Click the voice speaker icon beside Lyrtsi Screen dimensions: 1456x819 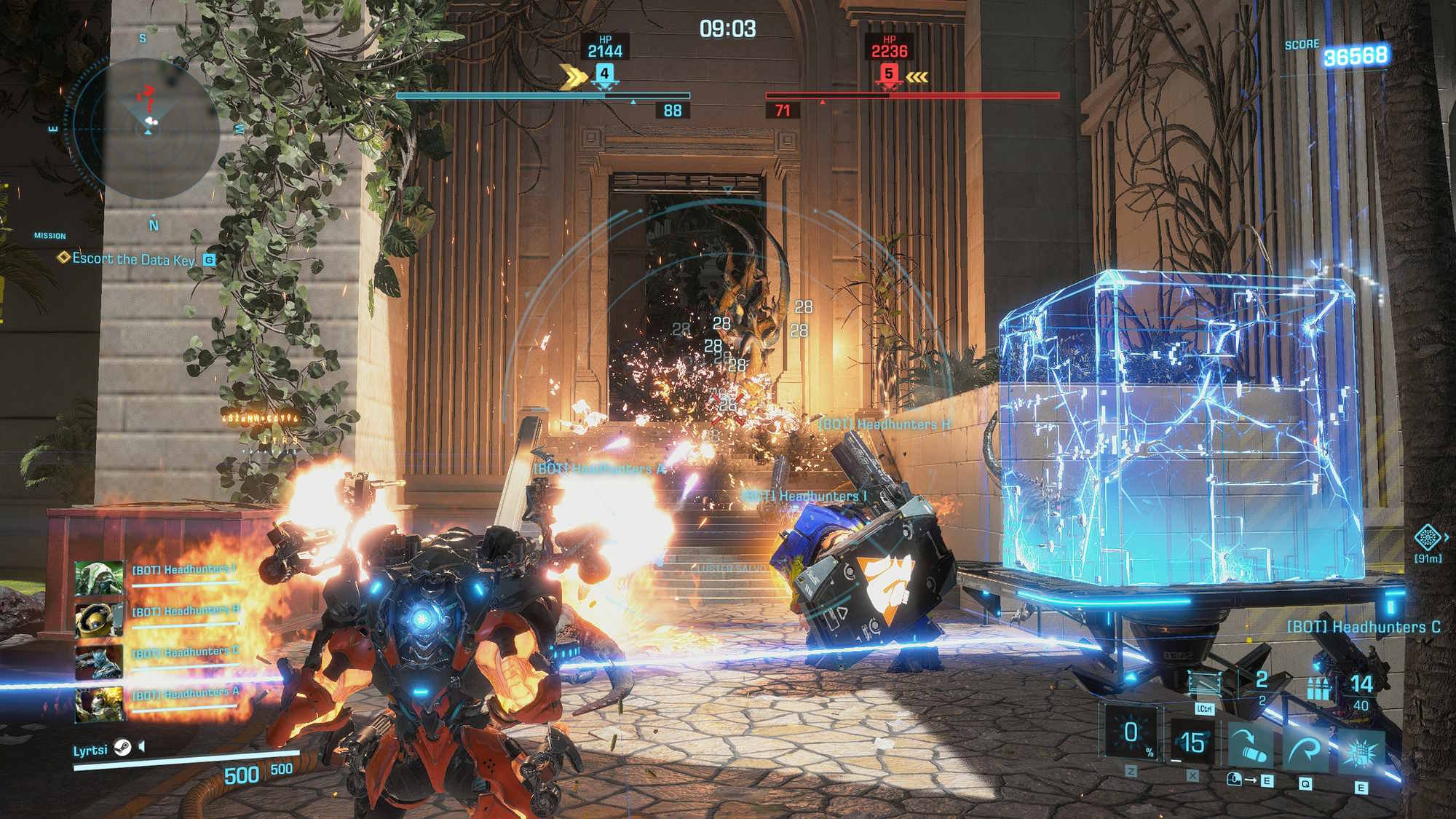143,747
